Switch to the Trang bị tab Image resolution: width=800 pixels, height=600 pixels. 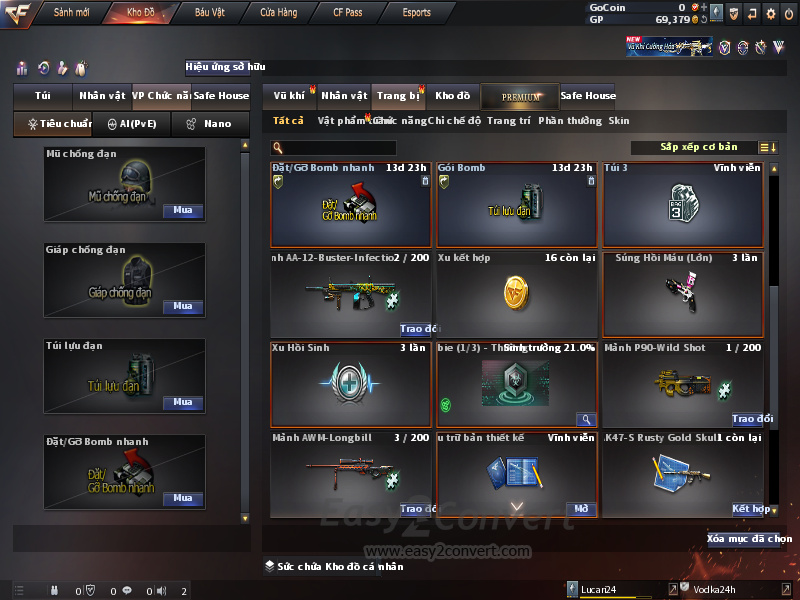[398, 96]
